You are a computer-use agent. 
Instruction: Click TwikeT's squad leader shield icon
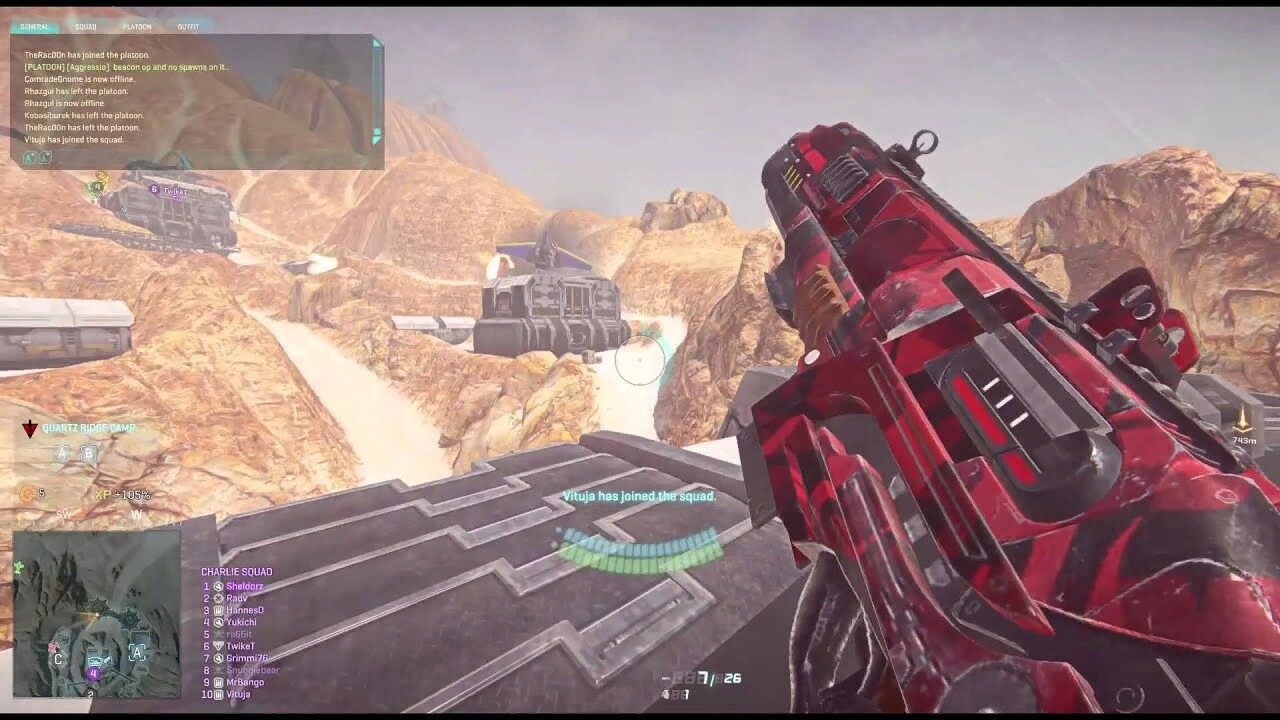(220, 644)
